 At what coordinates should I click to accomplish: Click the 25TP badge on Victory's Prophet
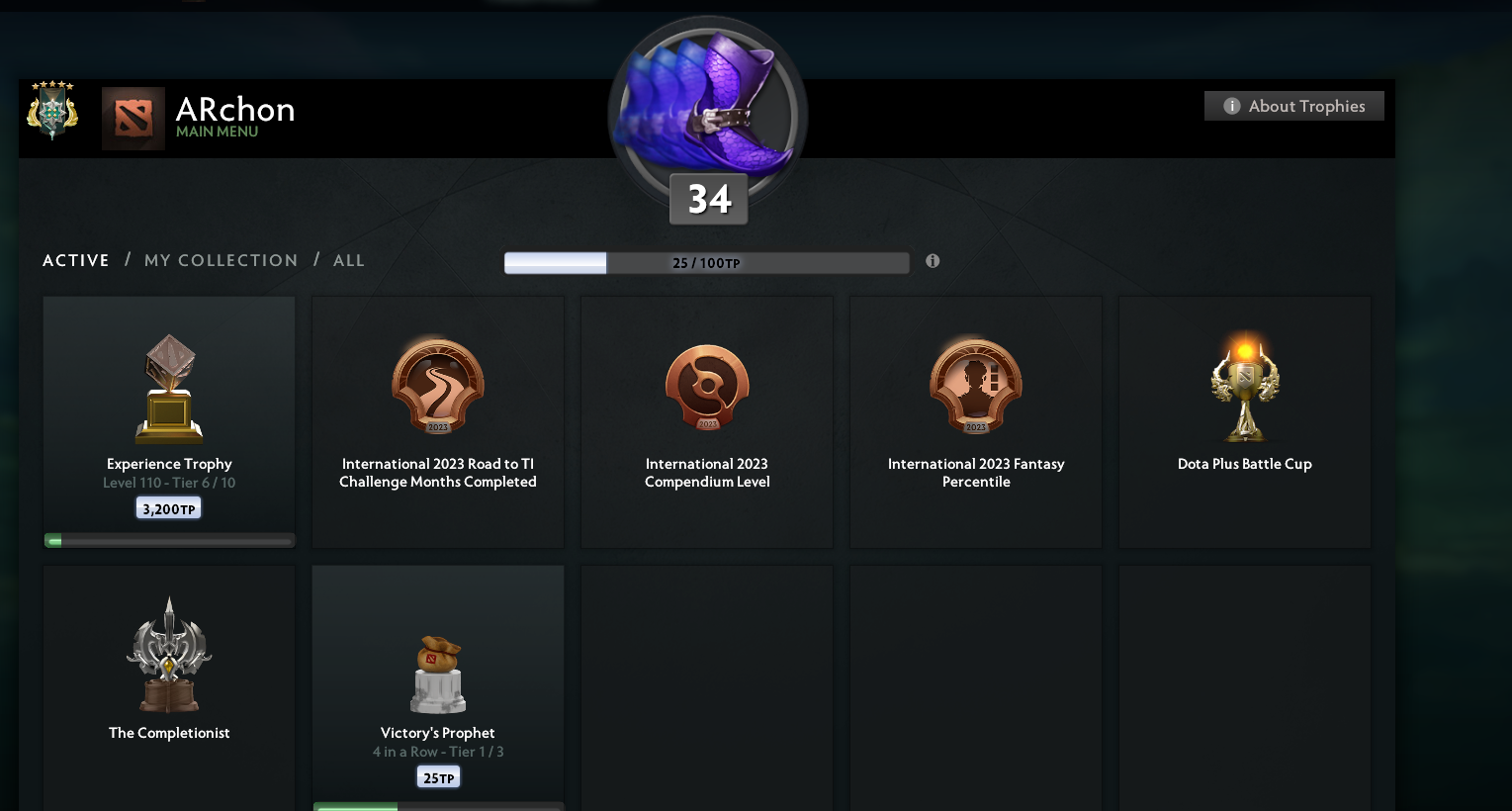click(x=437, y=776)
